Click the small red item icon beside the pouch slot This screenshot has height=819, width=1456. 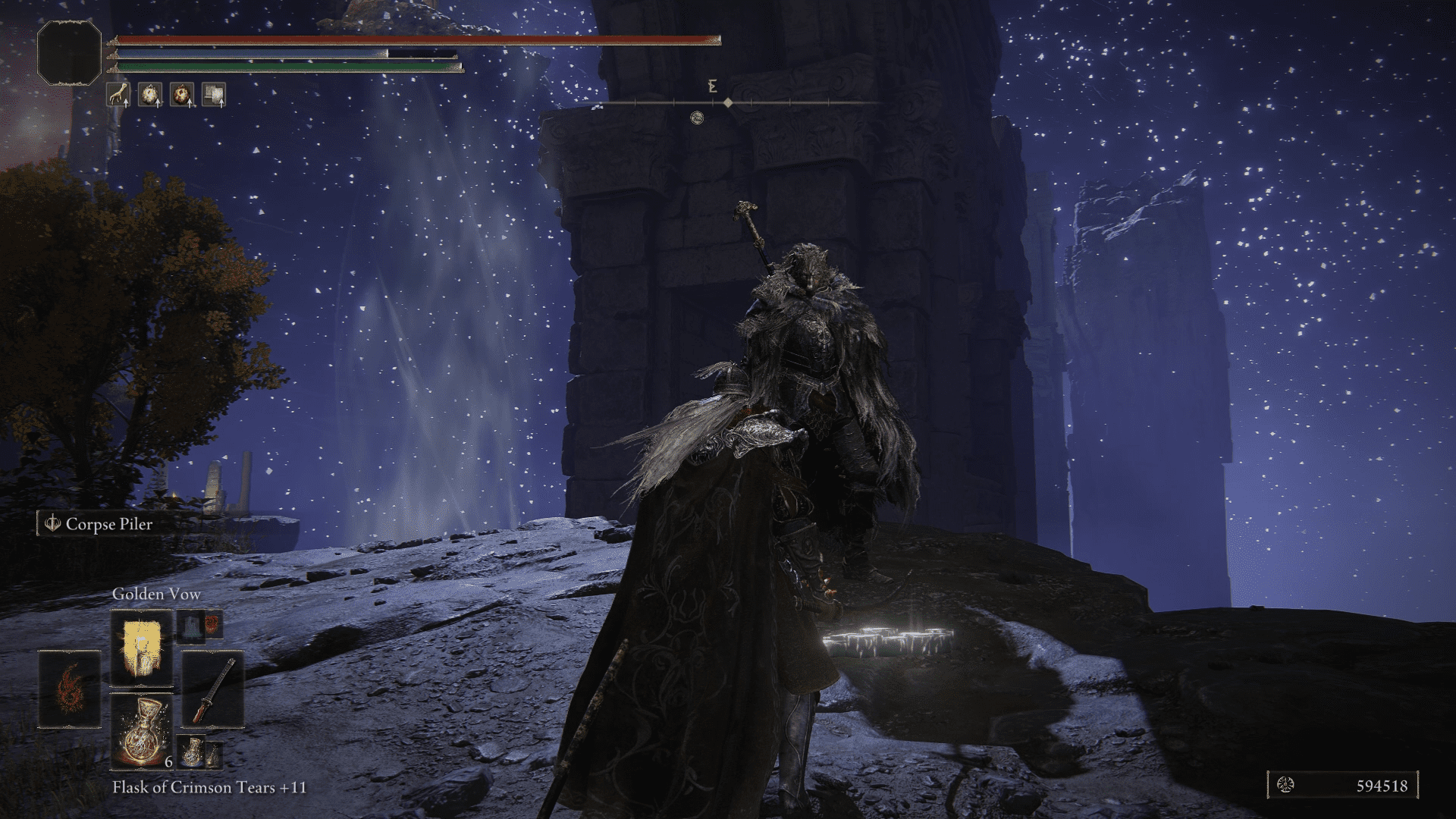(211, 626)
